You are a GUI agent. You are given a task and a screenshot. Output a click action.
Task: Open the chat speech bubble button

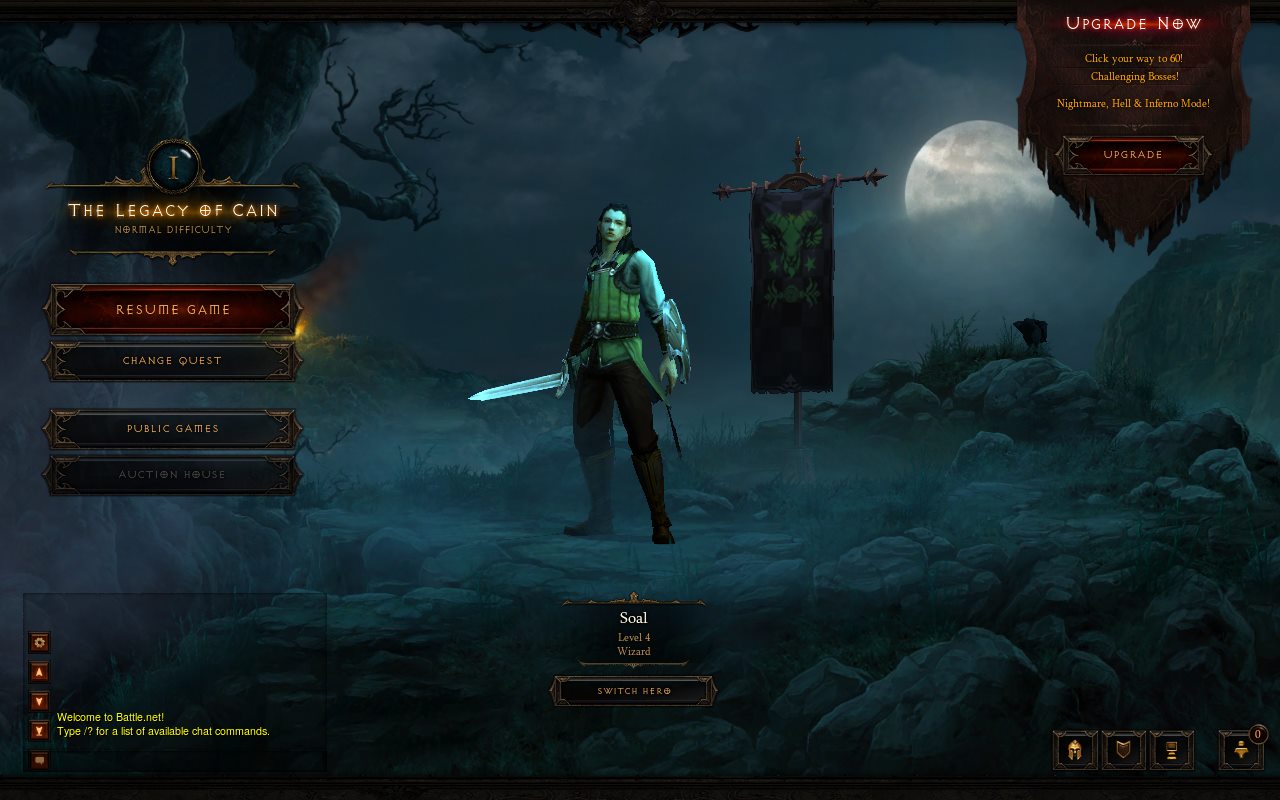tap(40, 760)
